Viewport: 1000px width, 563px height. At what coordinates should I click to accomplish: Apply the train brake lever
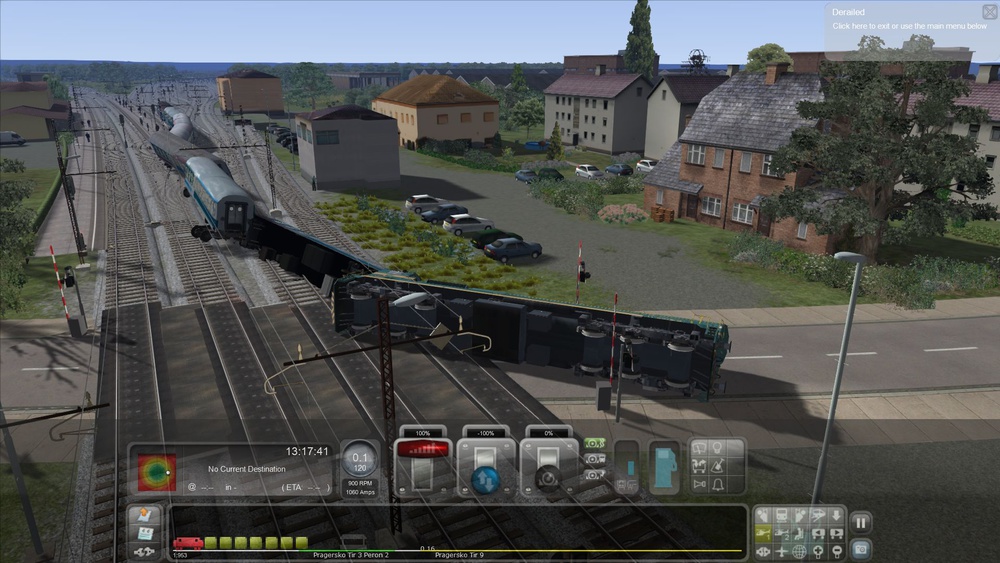click(x=549, y=466)
